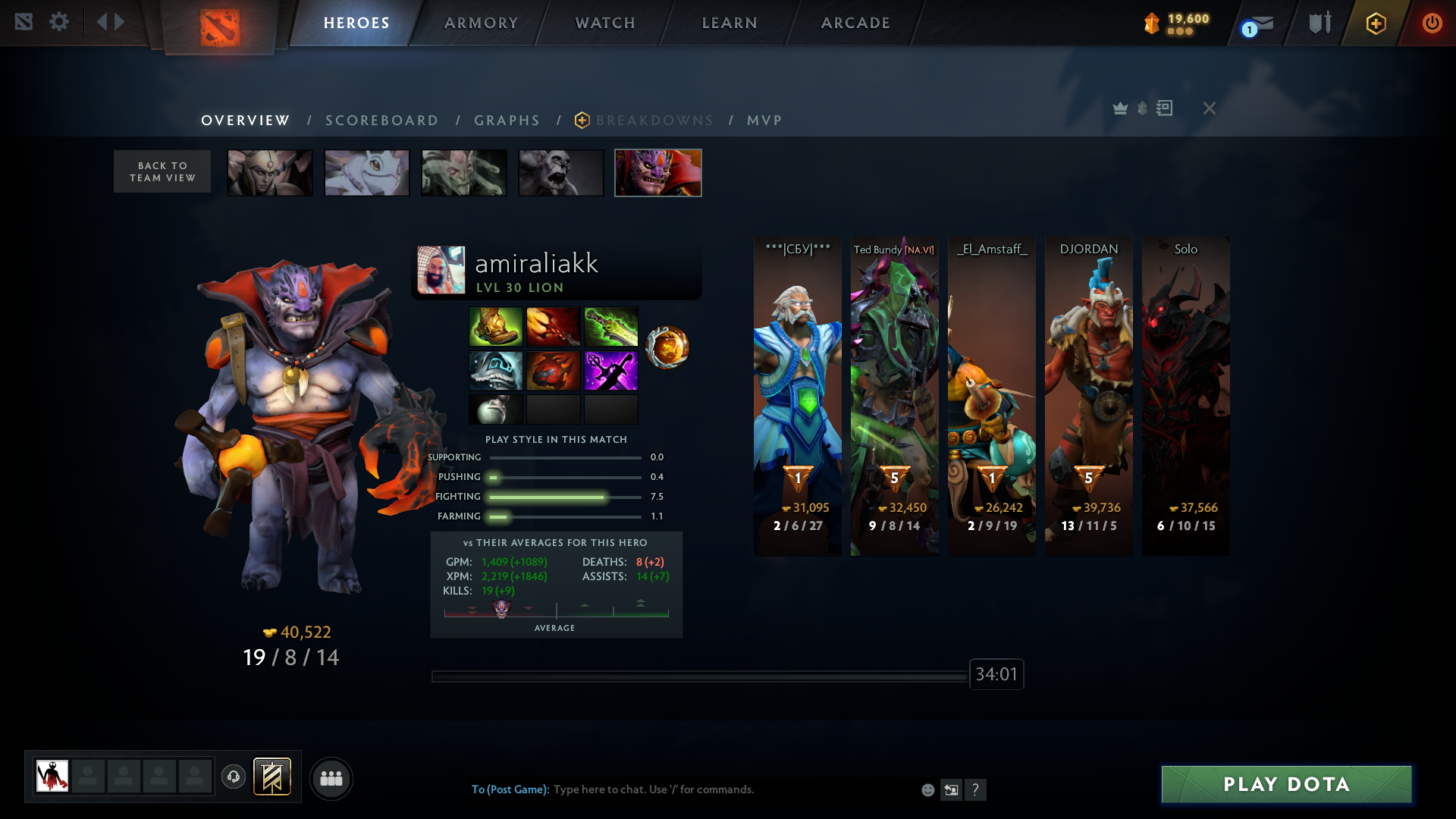
Task: Open the chat emoticon picker
Action: pyautogui.click(x=927, y=790)
